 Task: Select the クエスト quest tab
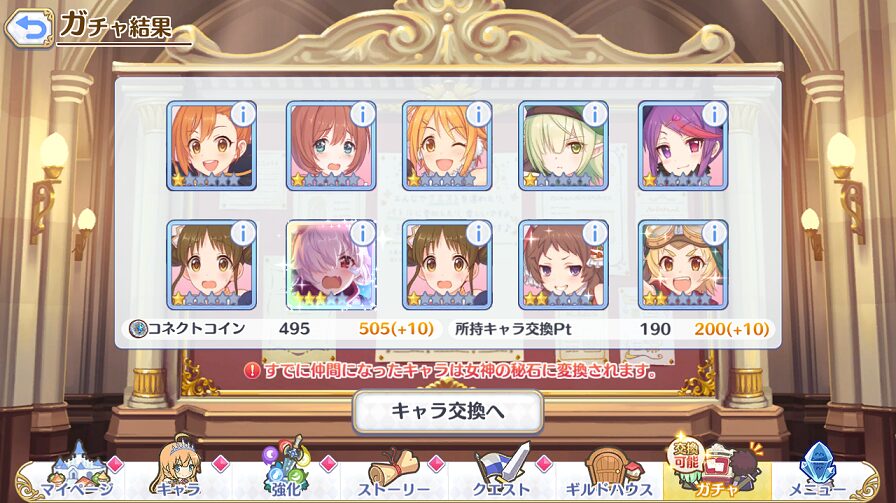click(500, 476)
